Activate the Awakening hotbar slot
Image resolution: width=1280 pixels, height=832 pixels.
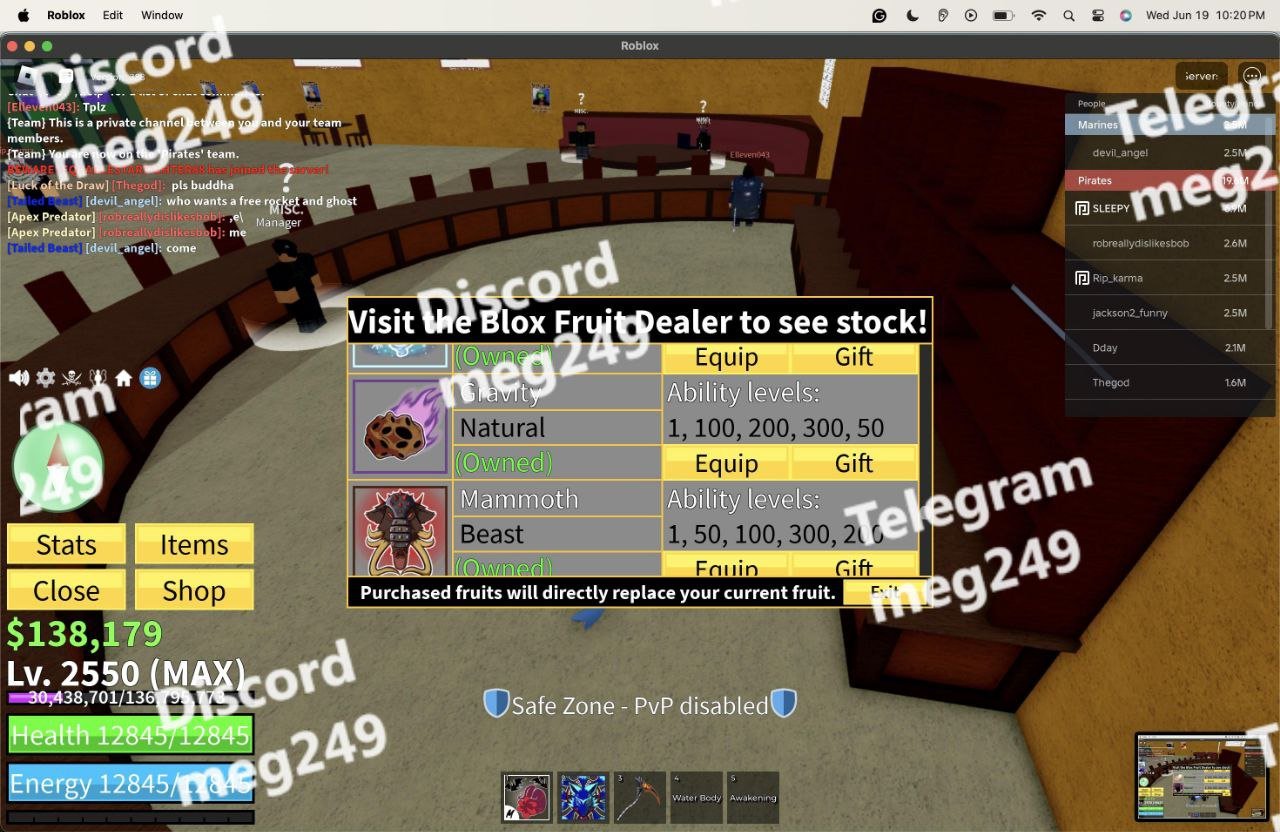(752, 797)
